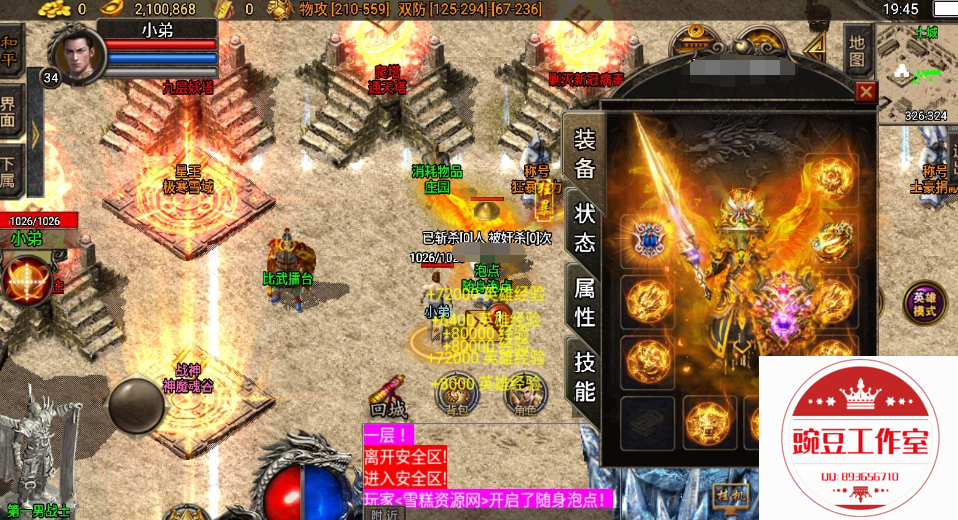
Task: Click the player portrait avatar
Action: 74,54
